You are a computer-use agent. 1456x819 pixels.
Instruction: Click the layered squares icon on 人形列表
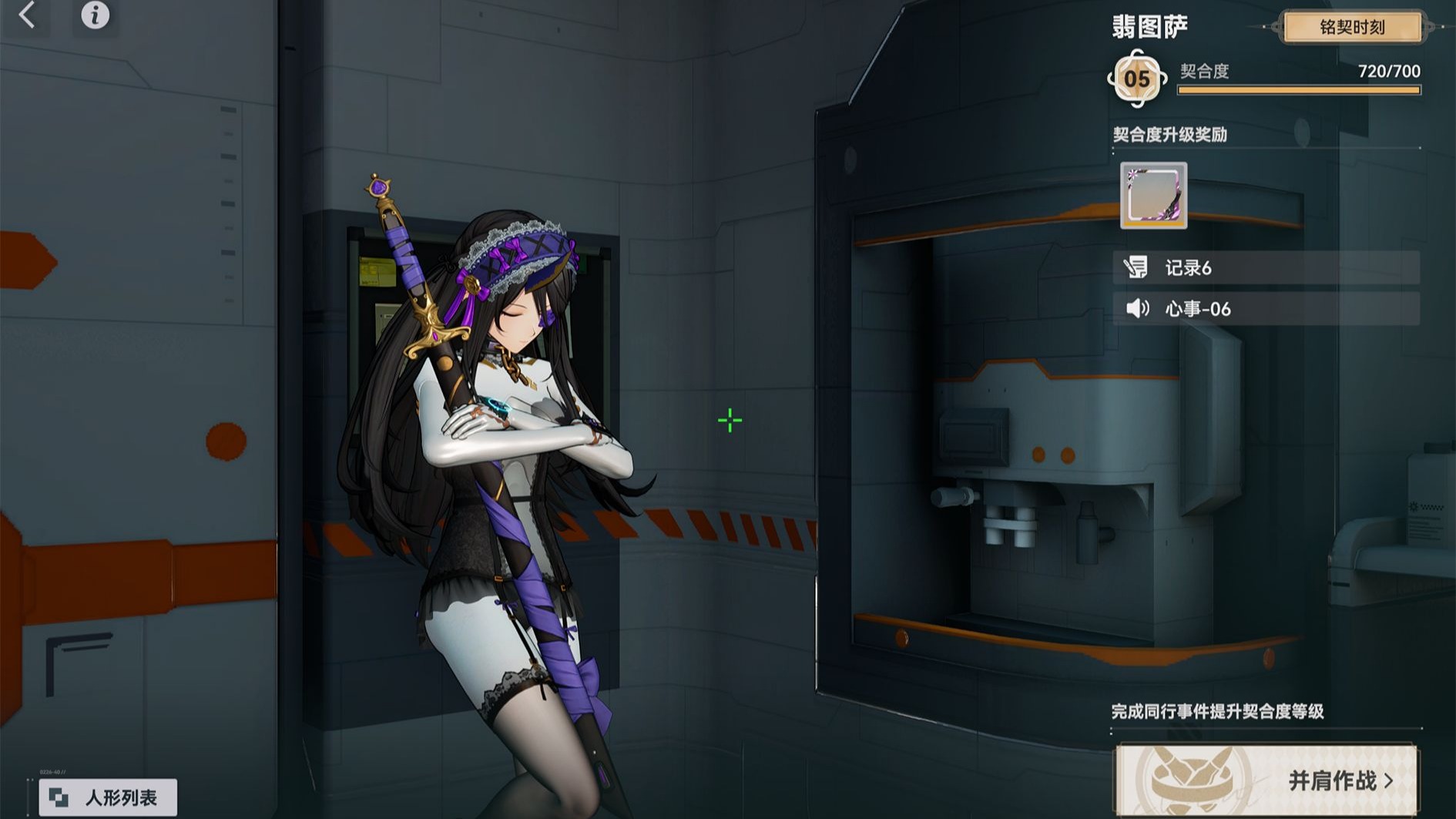(59, 796)
